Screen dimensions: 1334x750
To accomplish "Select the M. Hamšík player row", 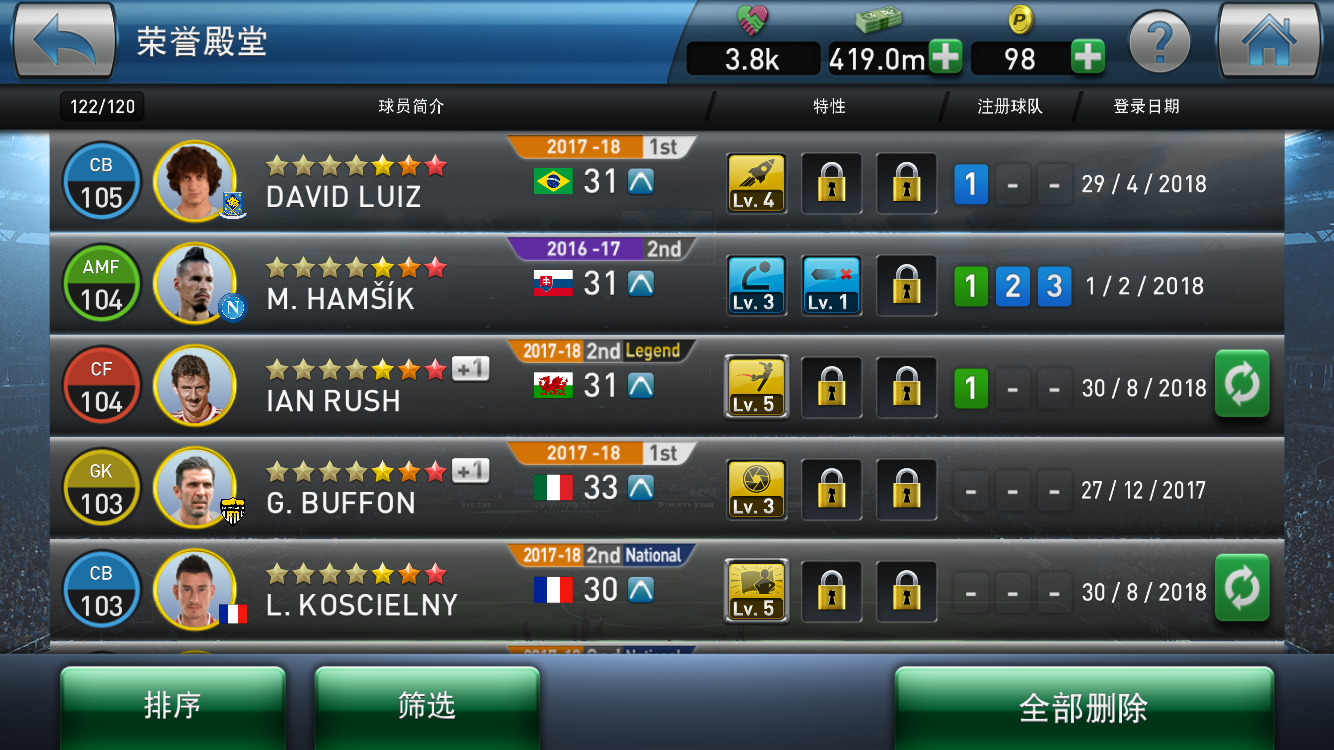I will (340, 285).
